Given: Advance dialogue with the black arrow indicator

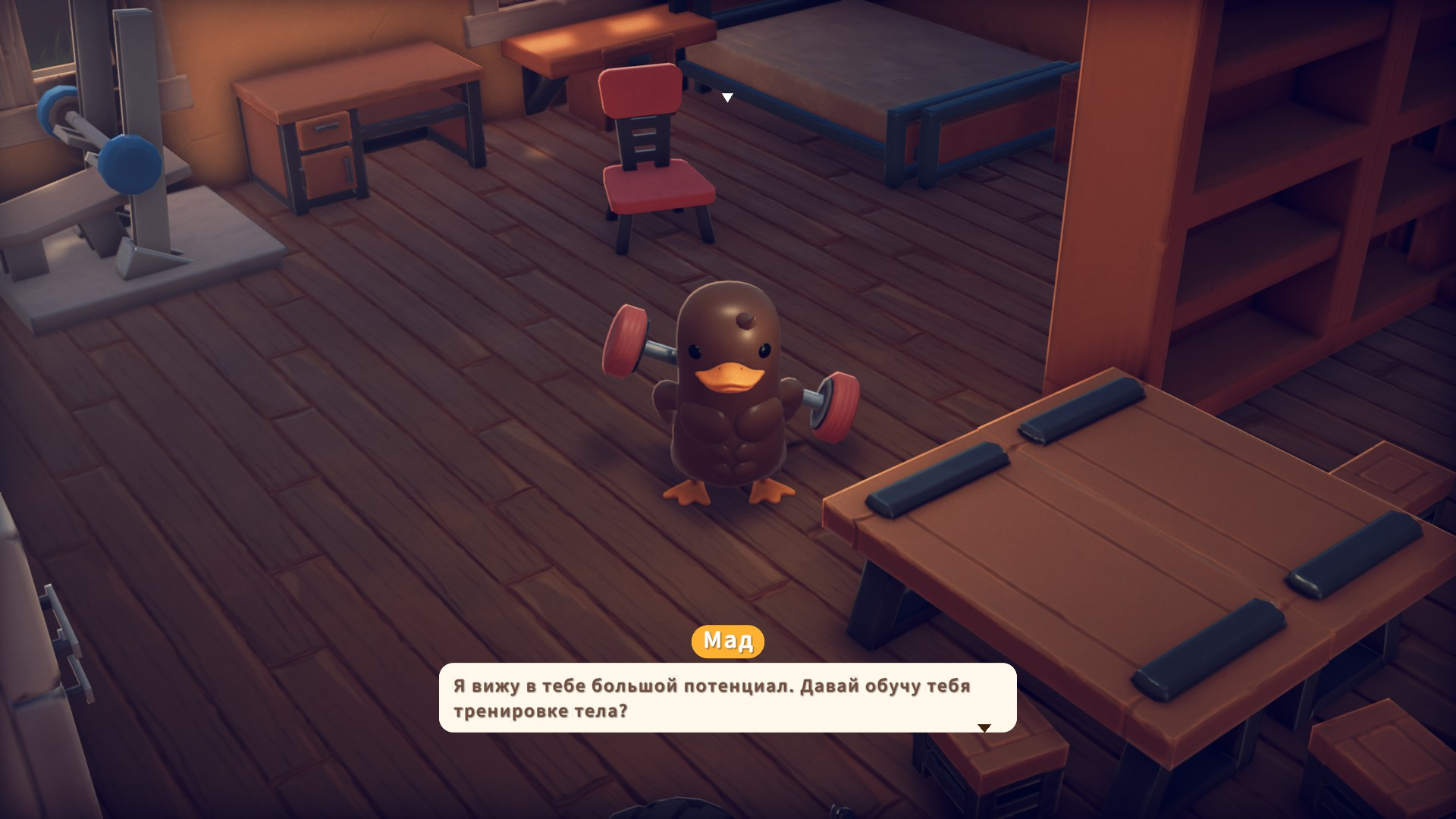Looking at the screenshot, I should point(984,728).
